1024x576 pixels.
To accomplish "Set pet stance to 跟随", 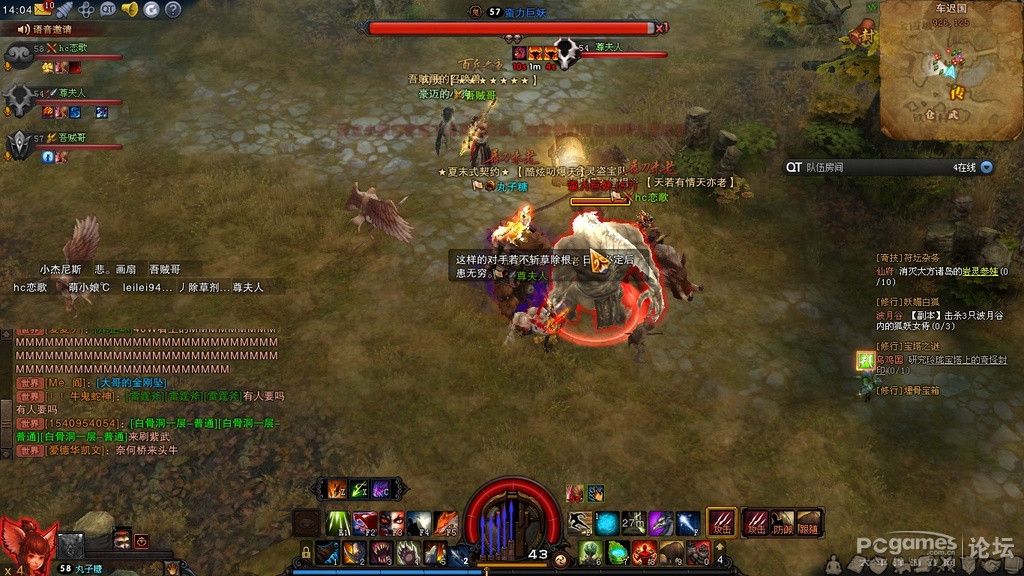I will coord(809,523).
